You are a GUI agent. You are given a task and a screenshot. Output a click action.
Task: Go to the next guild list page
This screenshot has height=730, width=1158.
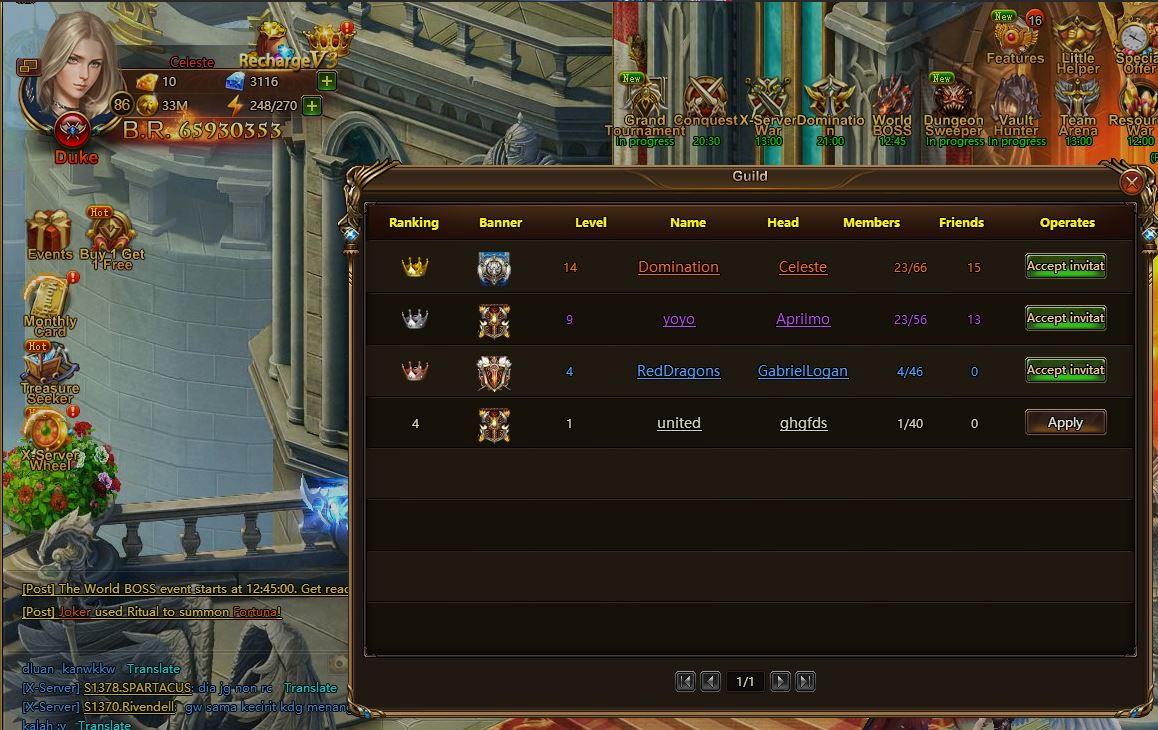point(780,682)
